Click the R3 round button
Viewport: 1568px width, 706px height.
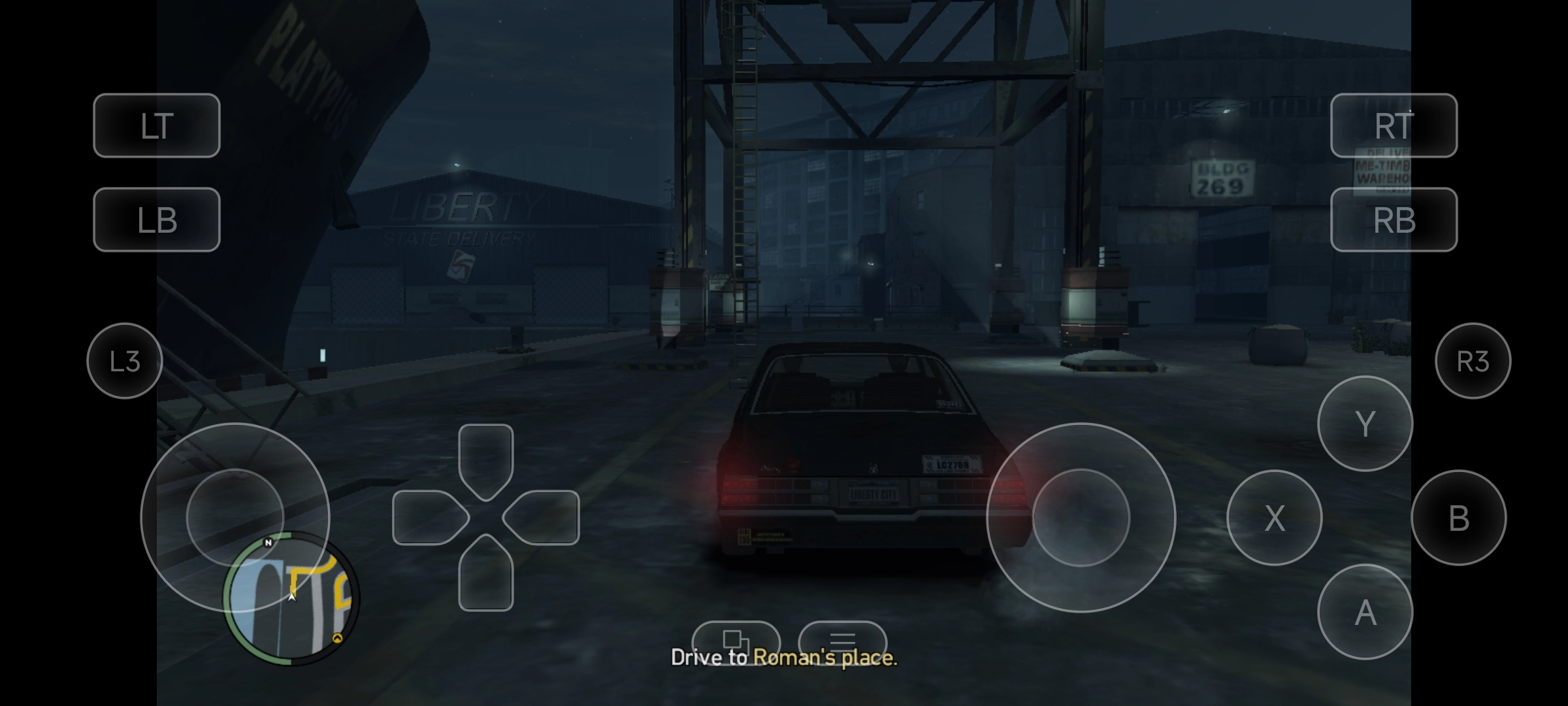(1473, 361)
